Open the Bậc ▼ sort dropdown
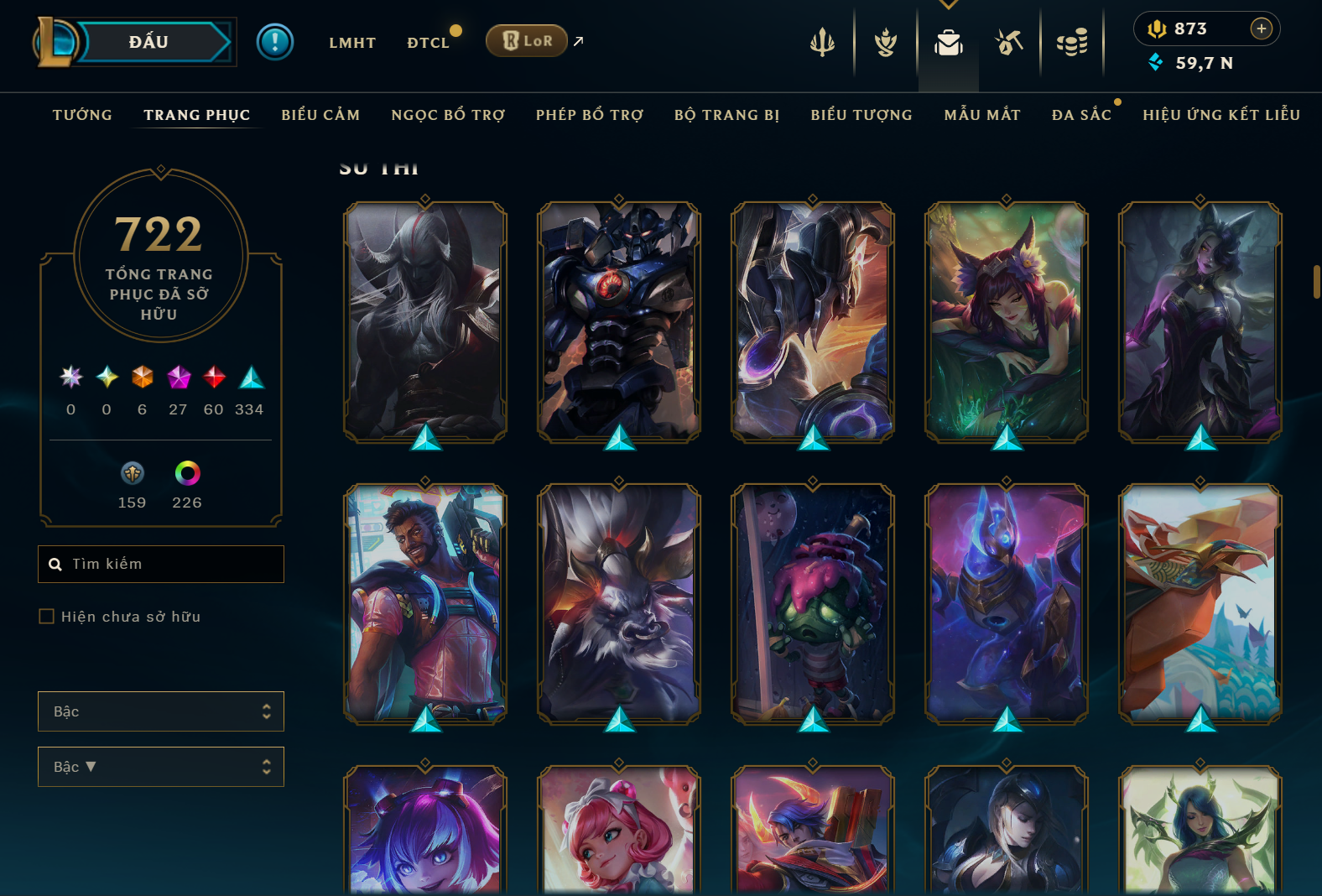Image resolution: width=1322 pixels, height=896 pixels. click(160, 766)
